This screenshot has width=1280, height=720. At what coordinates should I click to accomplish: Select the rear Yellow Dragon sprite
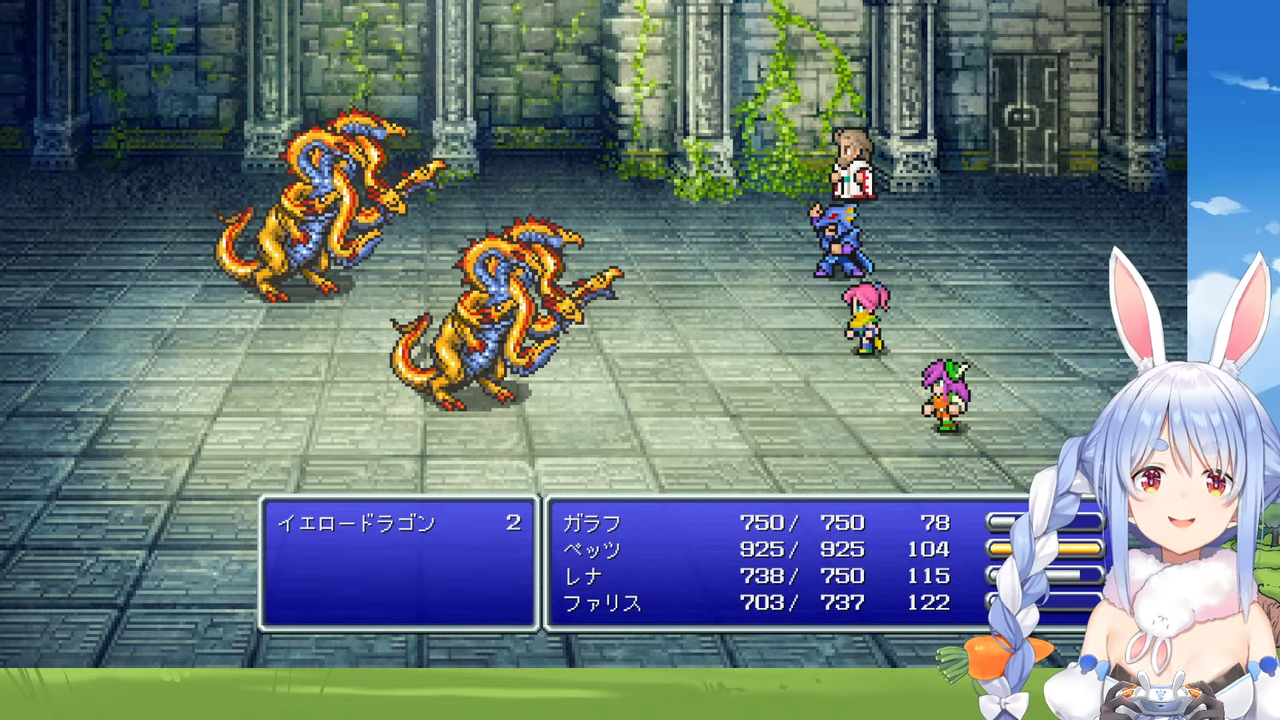pyautogui.click(x=320, y=210)
